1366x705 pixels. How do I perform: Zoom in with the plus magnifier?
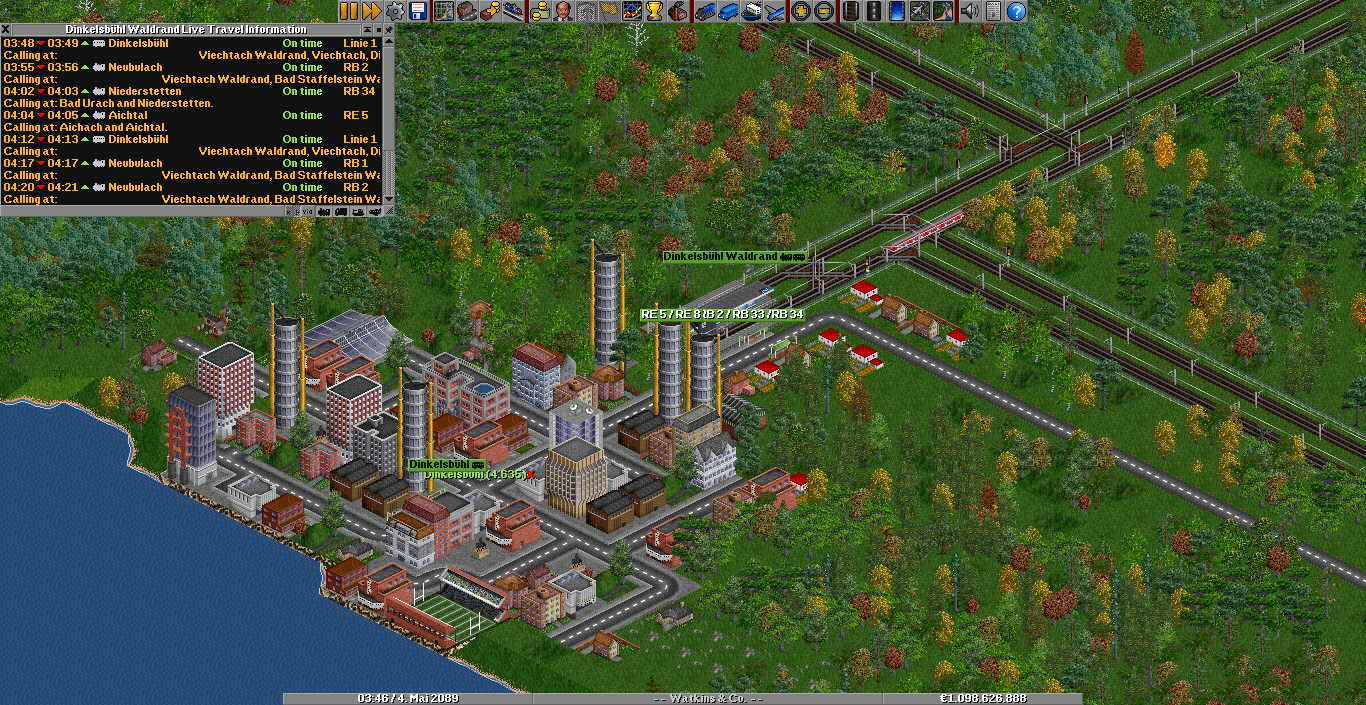800,11
